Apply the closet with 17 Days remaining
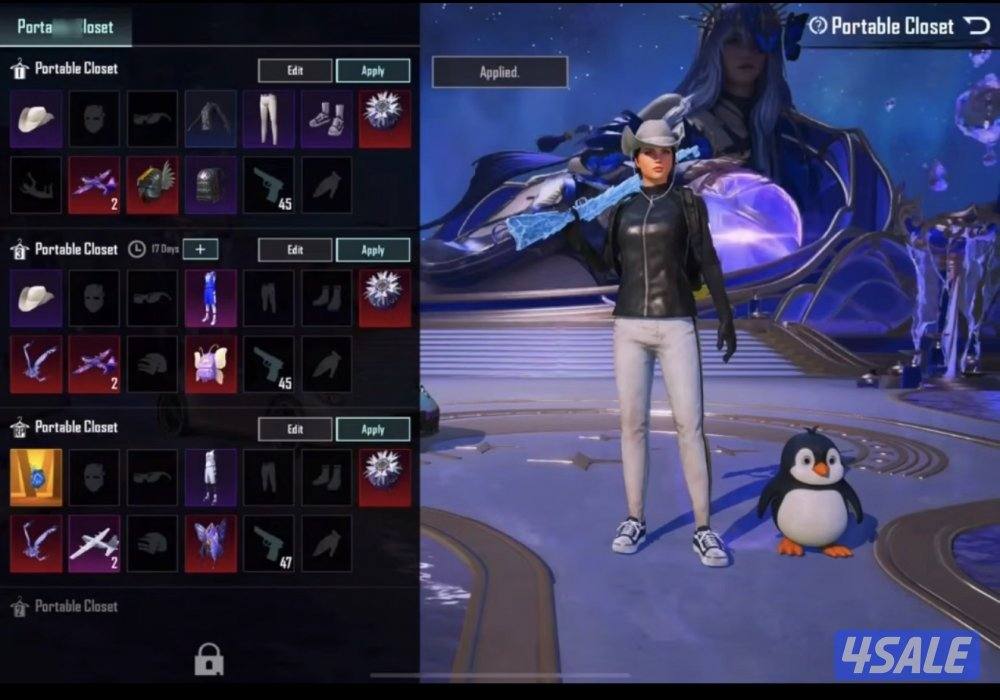1000x700 pixels. click(373, 250)
